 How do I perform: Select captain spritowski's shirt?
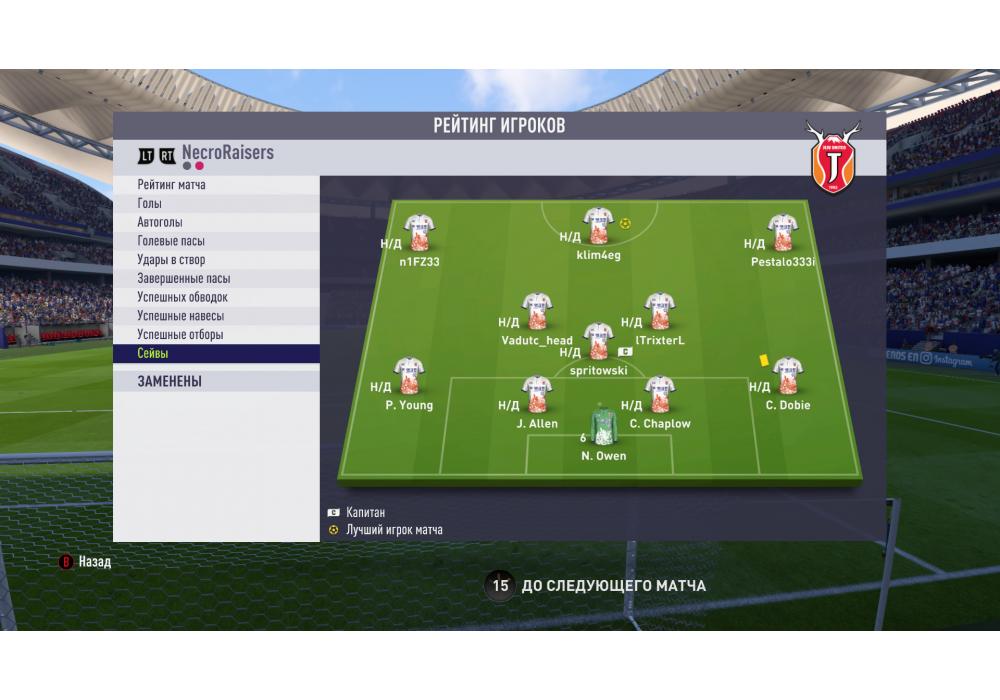point(598,342)
